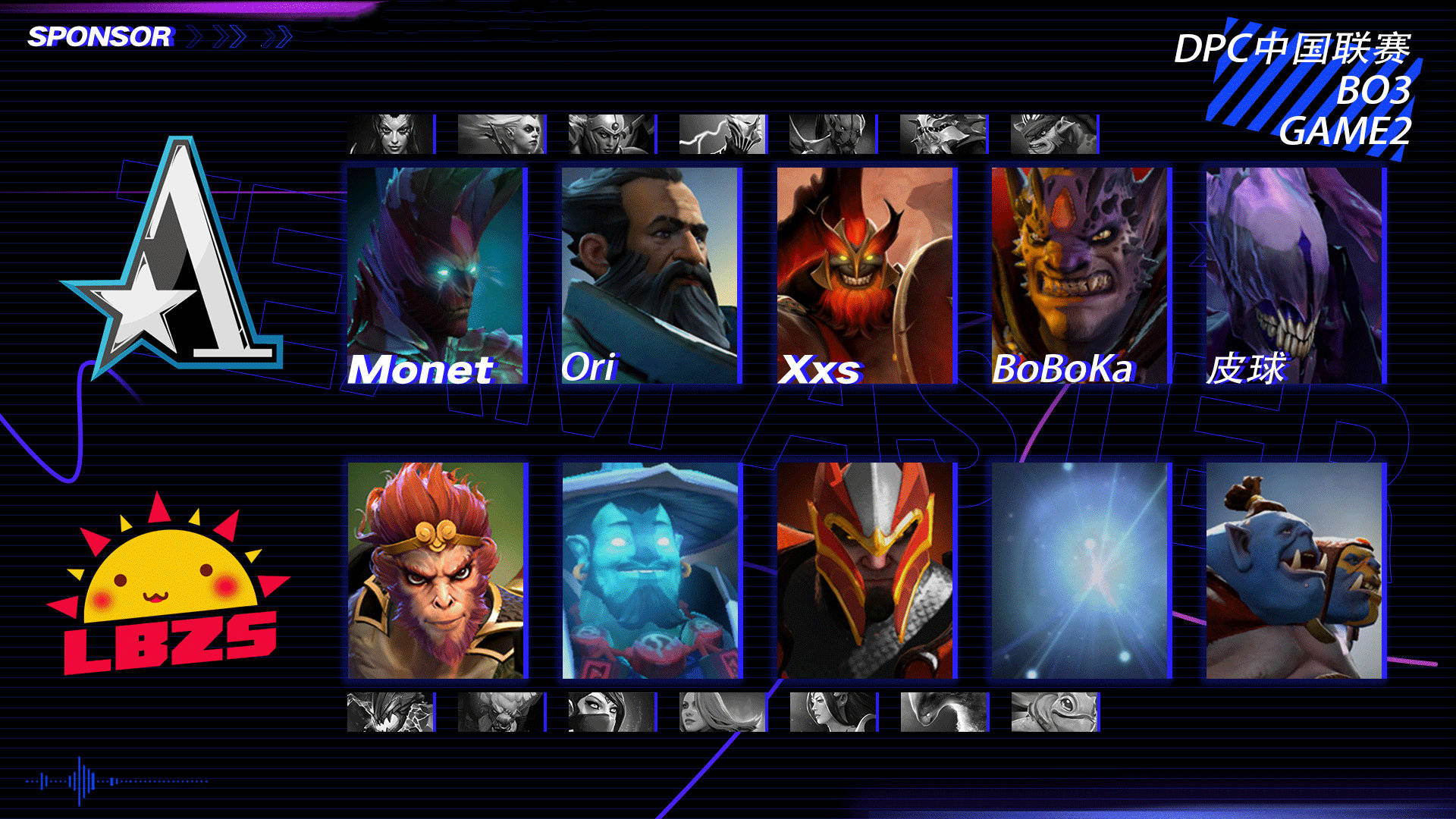Select BoBoKa's Lion hero card
The image size is (1456, 819).
coord(1080,275)
